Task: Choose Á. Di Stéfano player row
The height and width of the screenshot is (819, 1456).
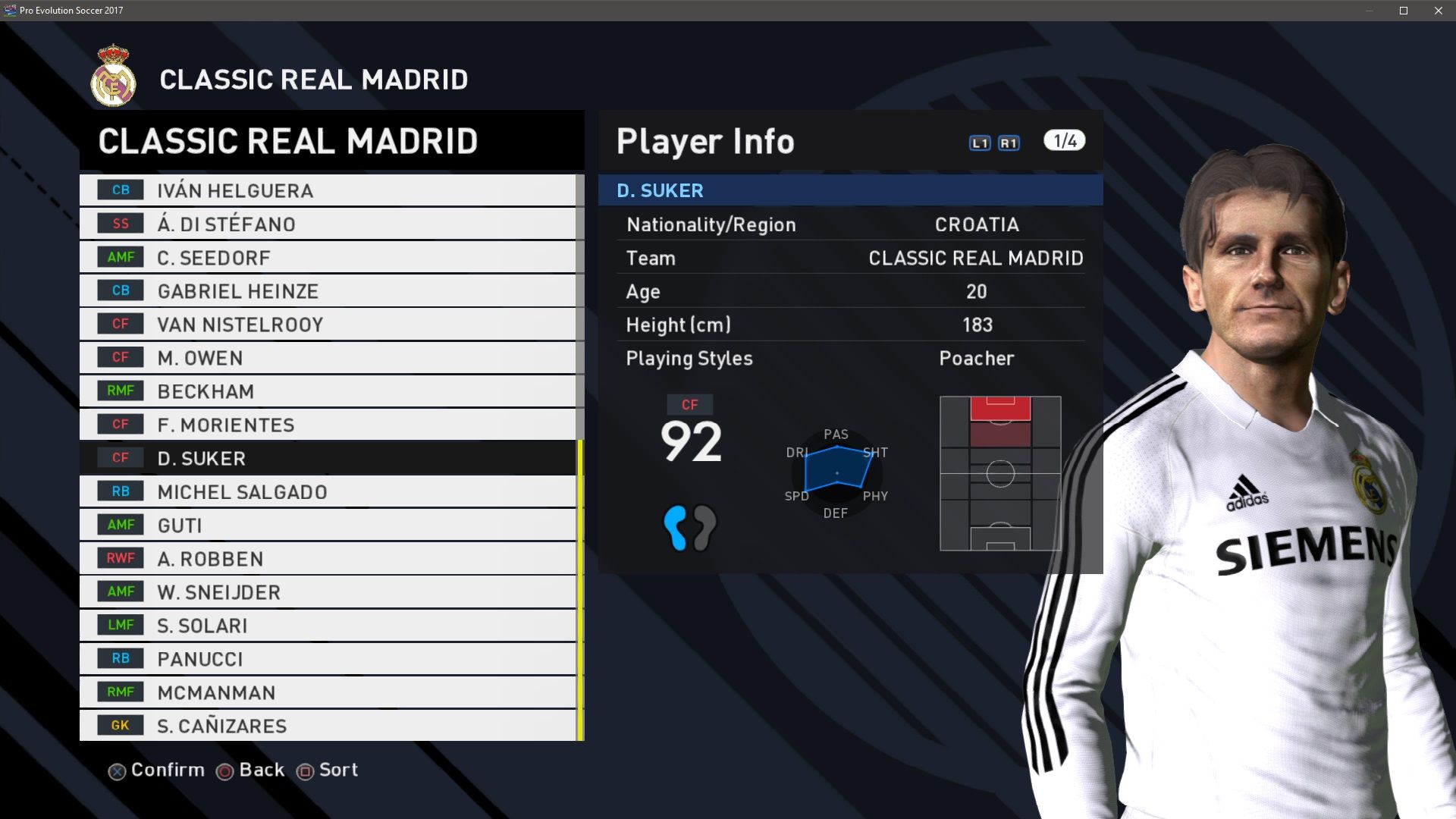Action: pyautogui.click(x=327, y=224)
